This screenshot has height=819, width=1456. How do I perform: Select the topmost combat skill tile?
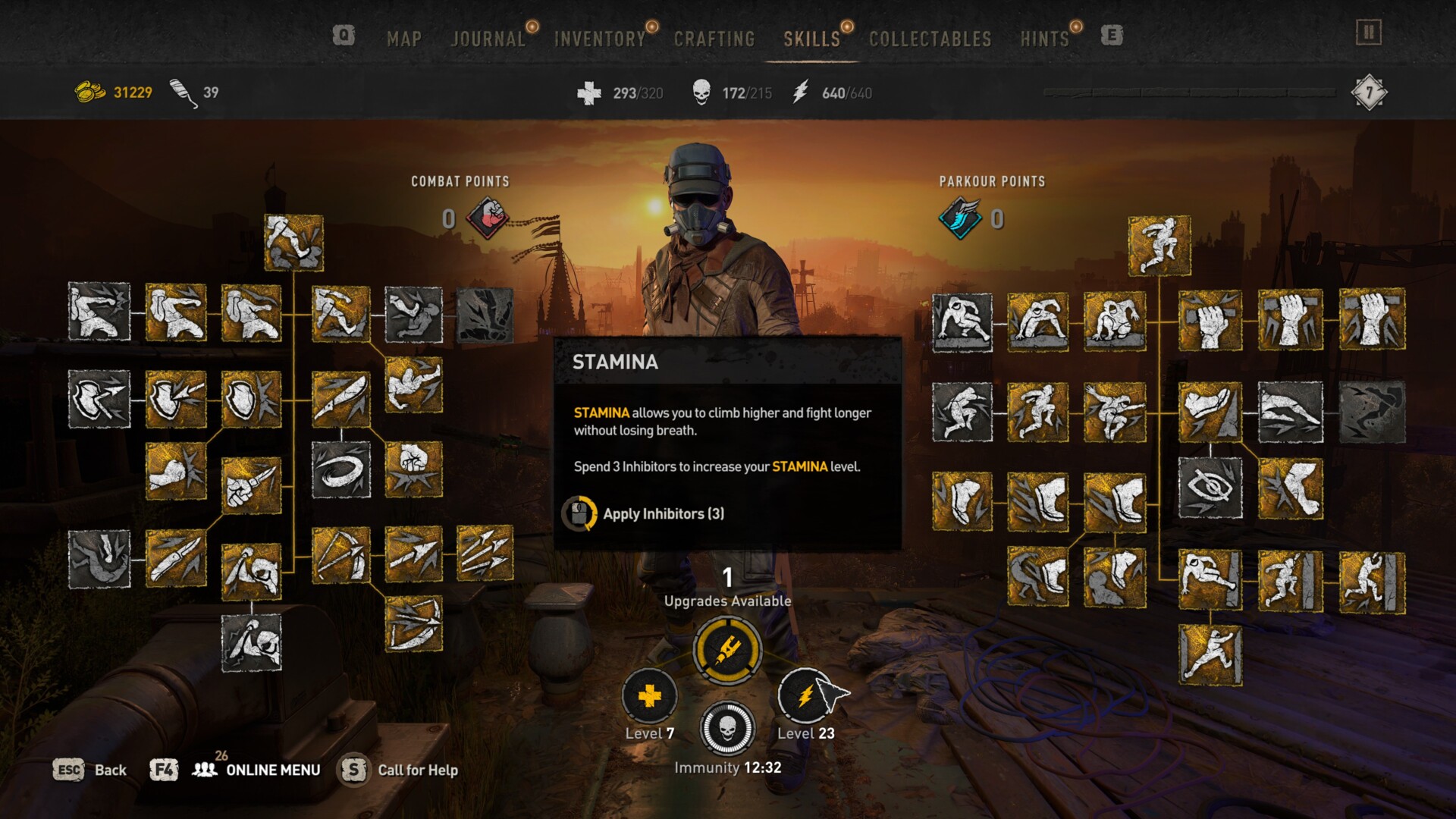click(x=293, y=243)
